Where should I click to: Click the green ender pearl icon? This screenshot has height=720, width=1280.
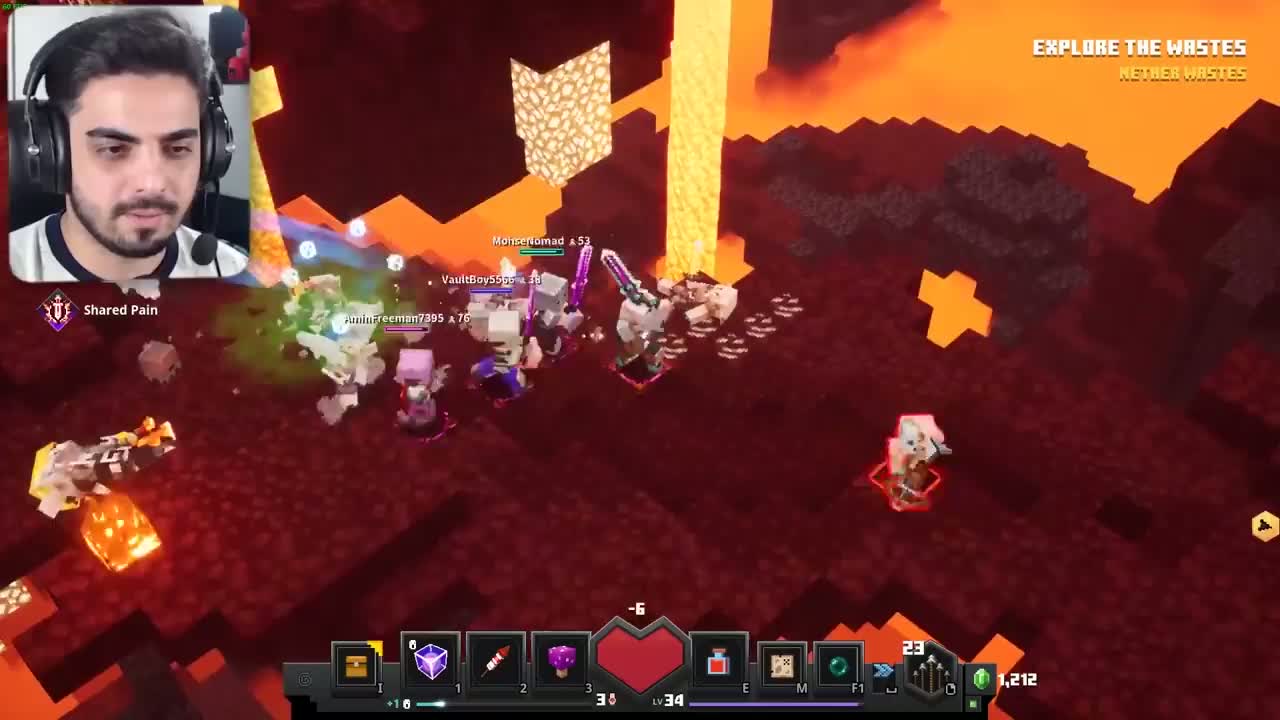(x=838, y=664)
